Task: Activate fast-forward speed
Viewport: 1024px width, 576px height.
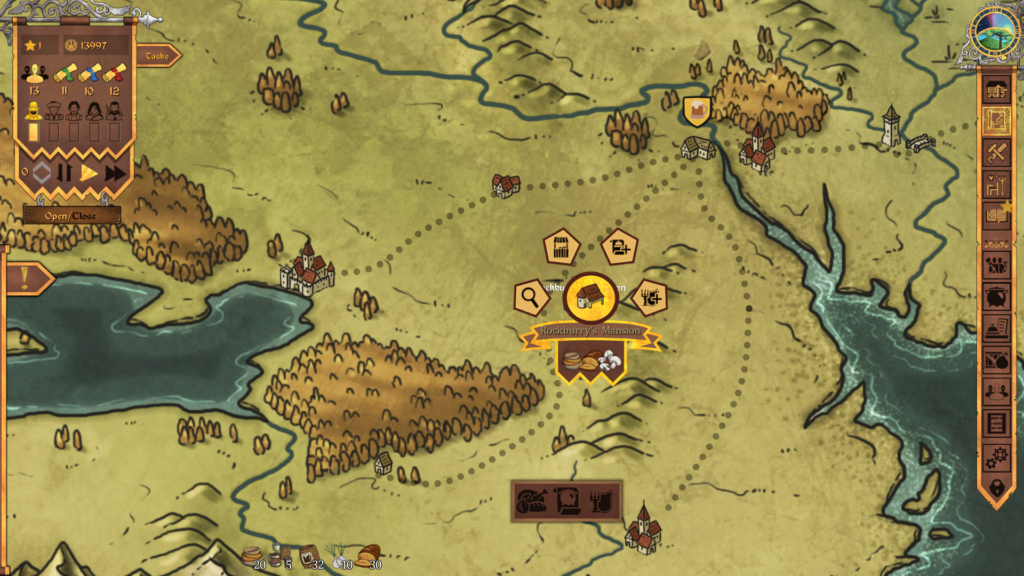Action: (115, 173)
